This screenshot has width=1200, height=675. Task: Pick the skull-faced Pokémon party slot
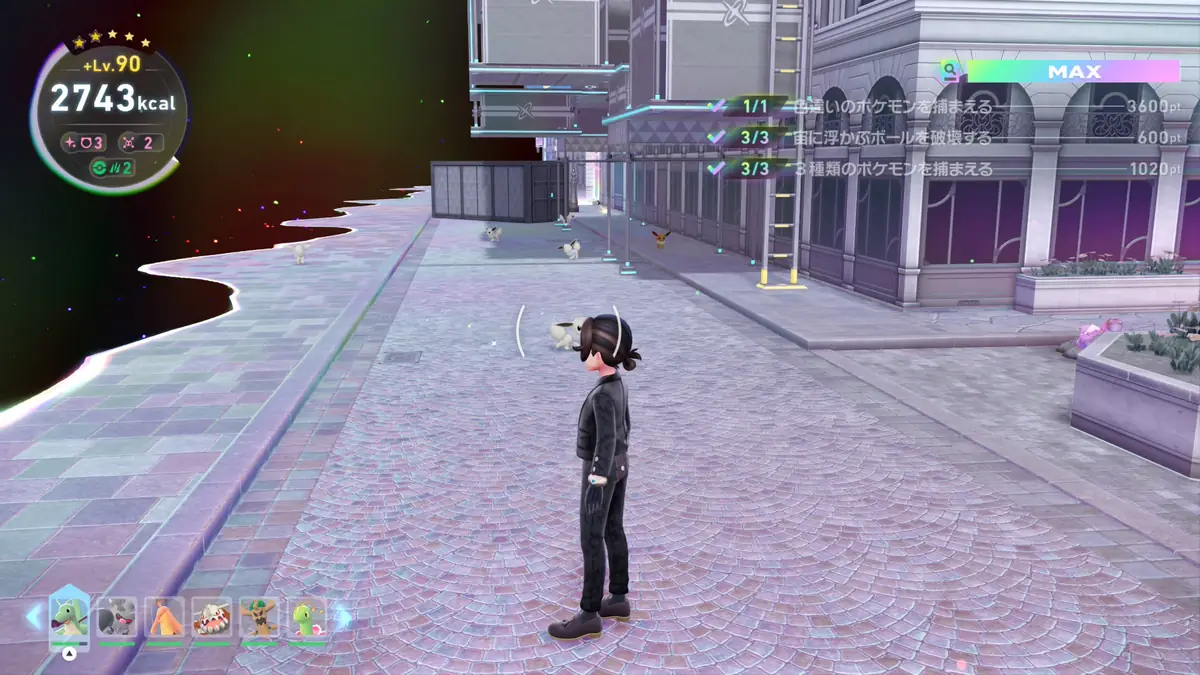(x=212, y=619)
